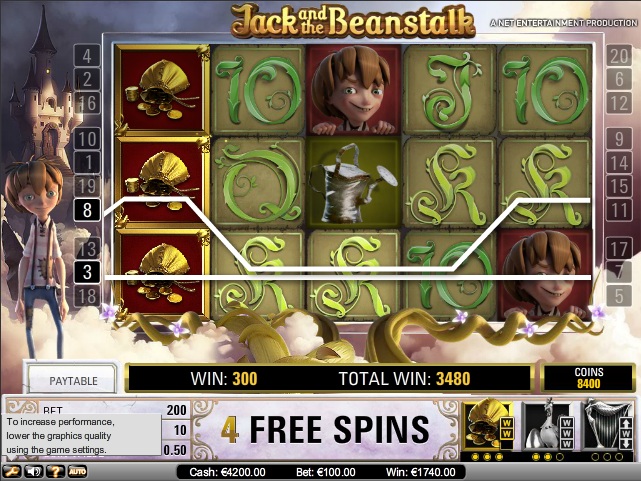
Task: Select payline number 8 indicator
Action: 88,210
